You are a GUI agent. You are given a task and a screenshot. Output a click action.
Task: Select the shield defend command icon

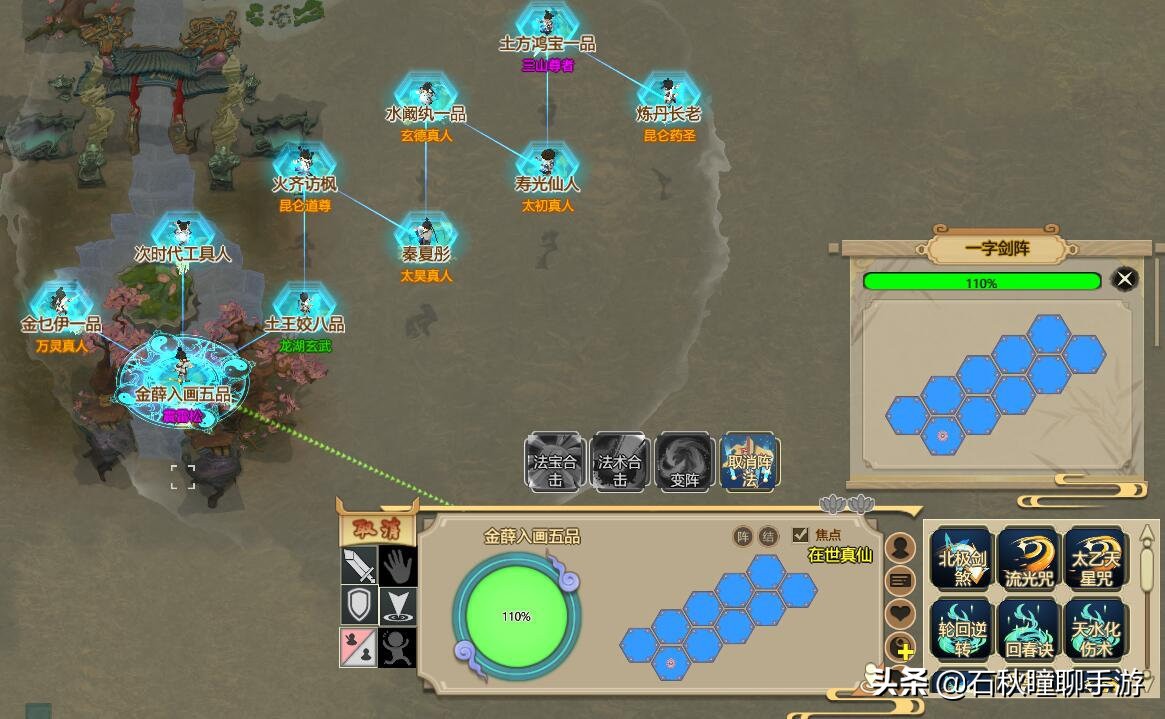(x=359, y=606)
